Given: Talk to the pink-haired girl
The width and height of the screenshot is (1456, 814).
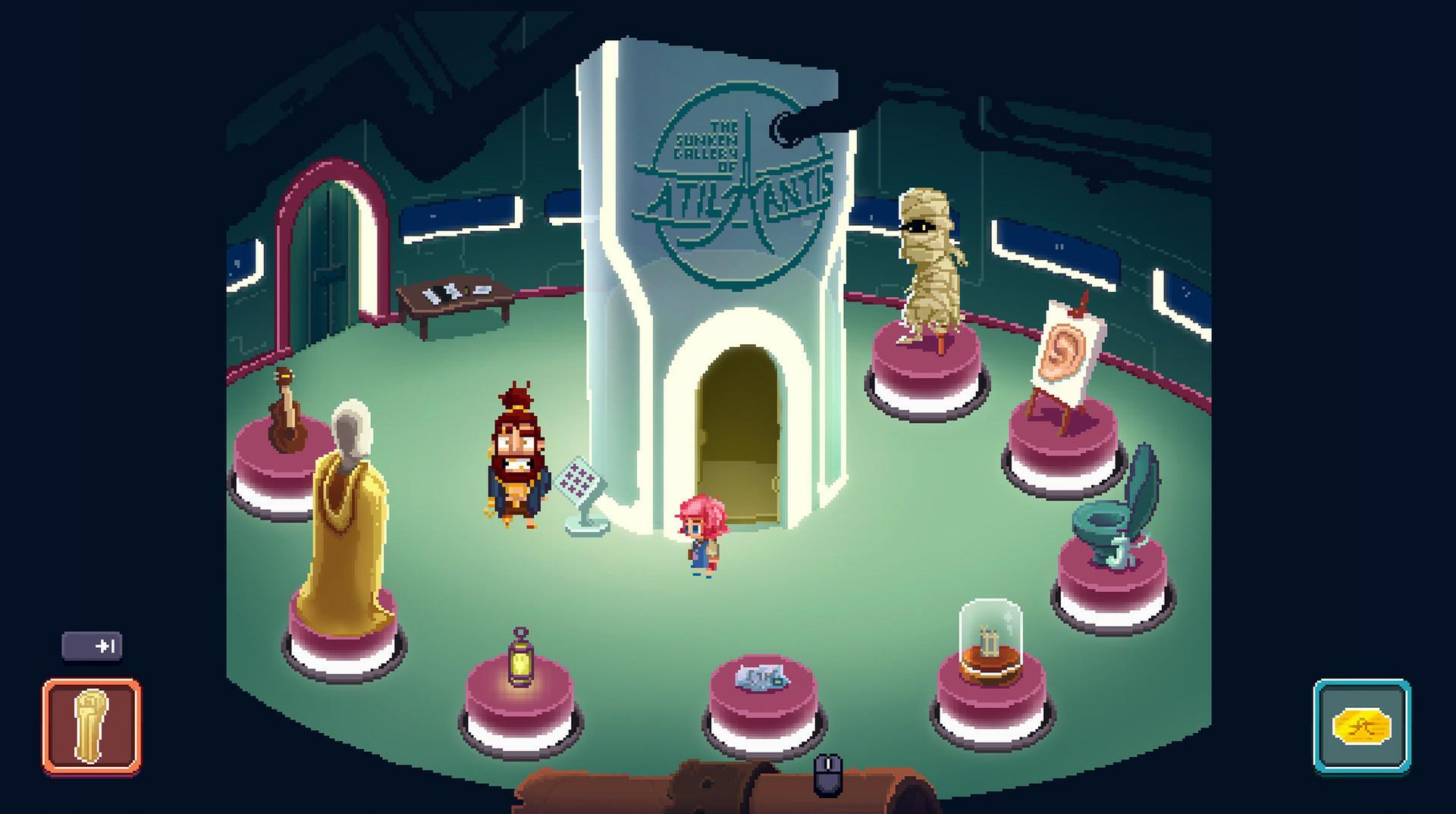Looking at the screenshot, I should [x=698, y=534].
